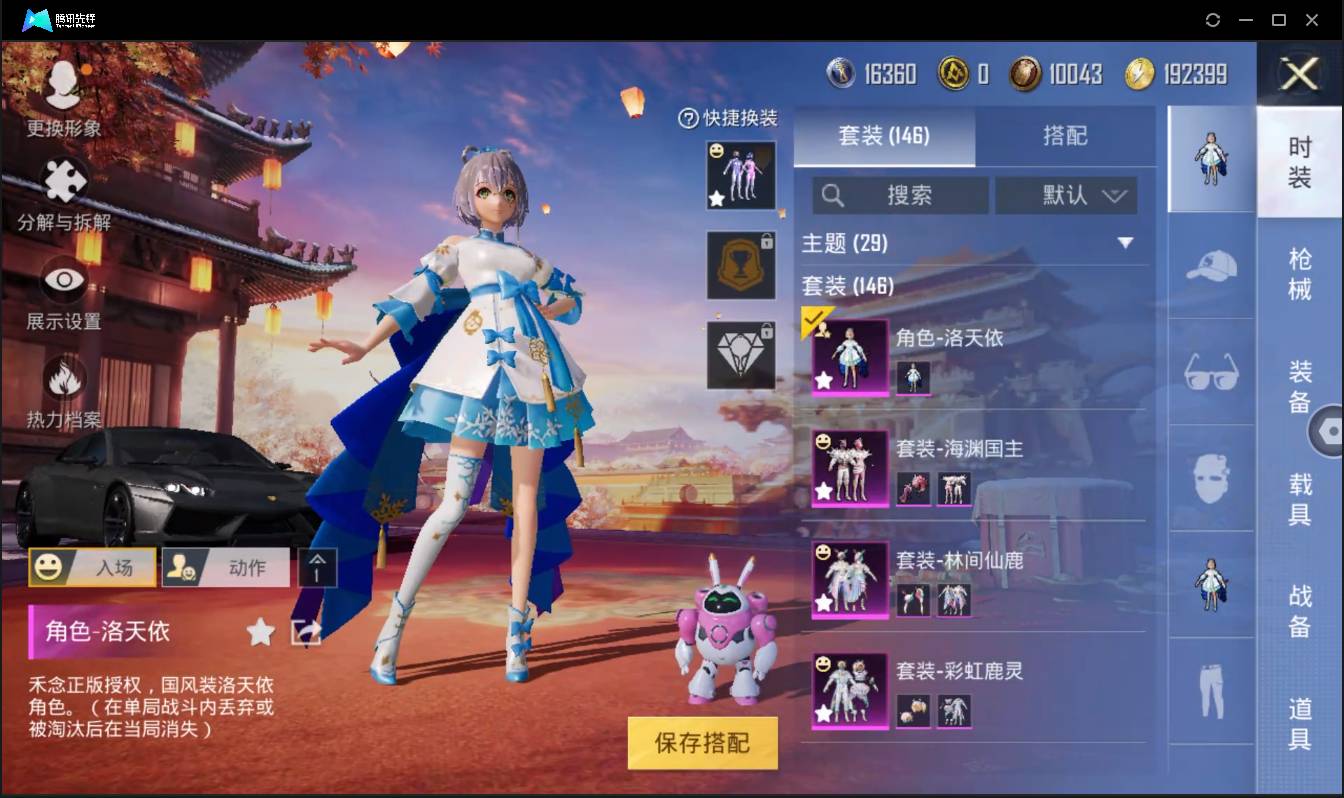
Task: Select the face mask category icon
Action: [x=1210, y=477]
